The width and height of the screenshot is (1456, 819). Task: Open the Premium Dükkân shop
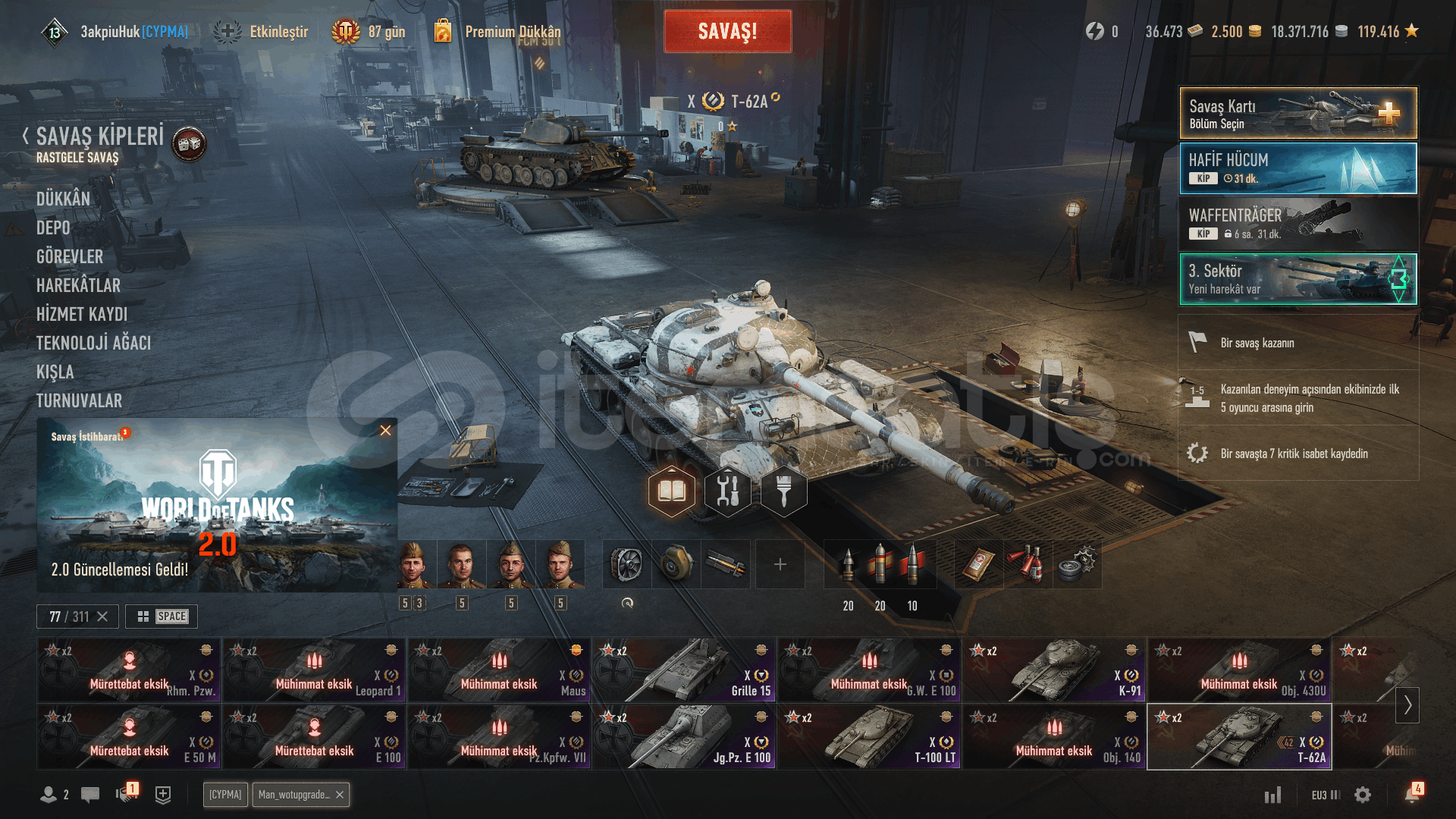coord(513,31)
